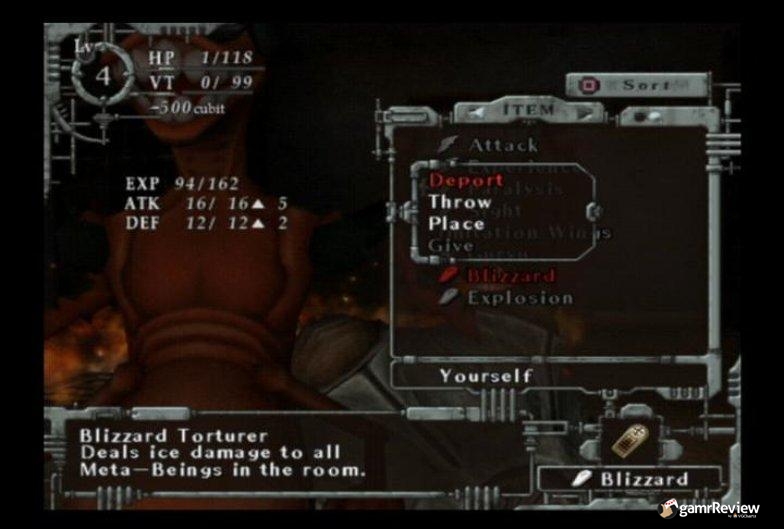Image resolution: width=784 pixels, height=529 pixels.
Task: Click the right arrow beside ITEM header
Action: click(583, 109)
